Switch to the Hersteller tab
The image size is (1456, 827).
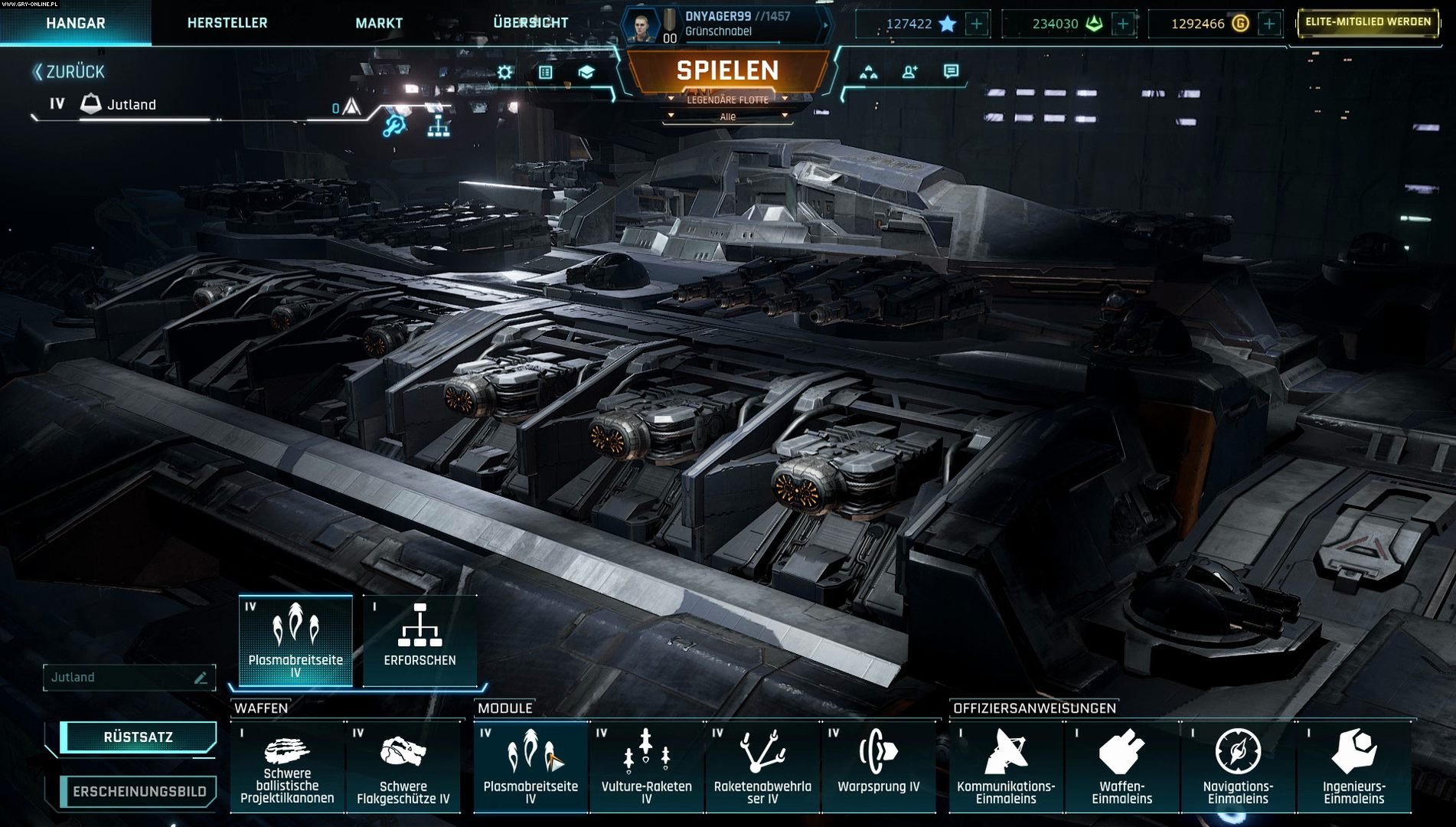pyautogui.click(x=227, y=23)
